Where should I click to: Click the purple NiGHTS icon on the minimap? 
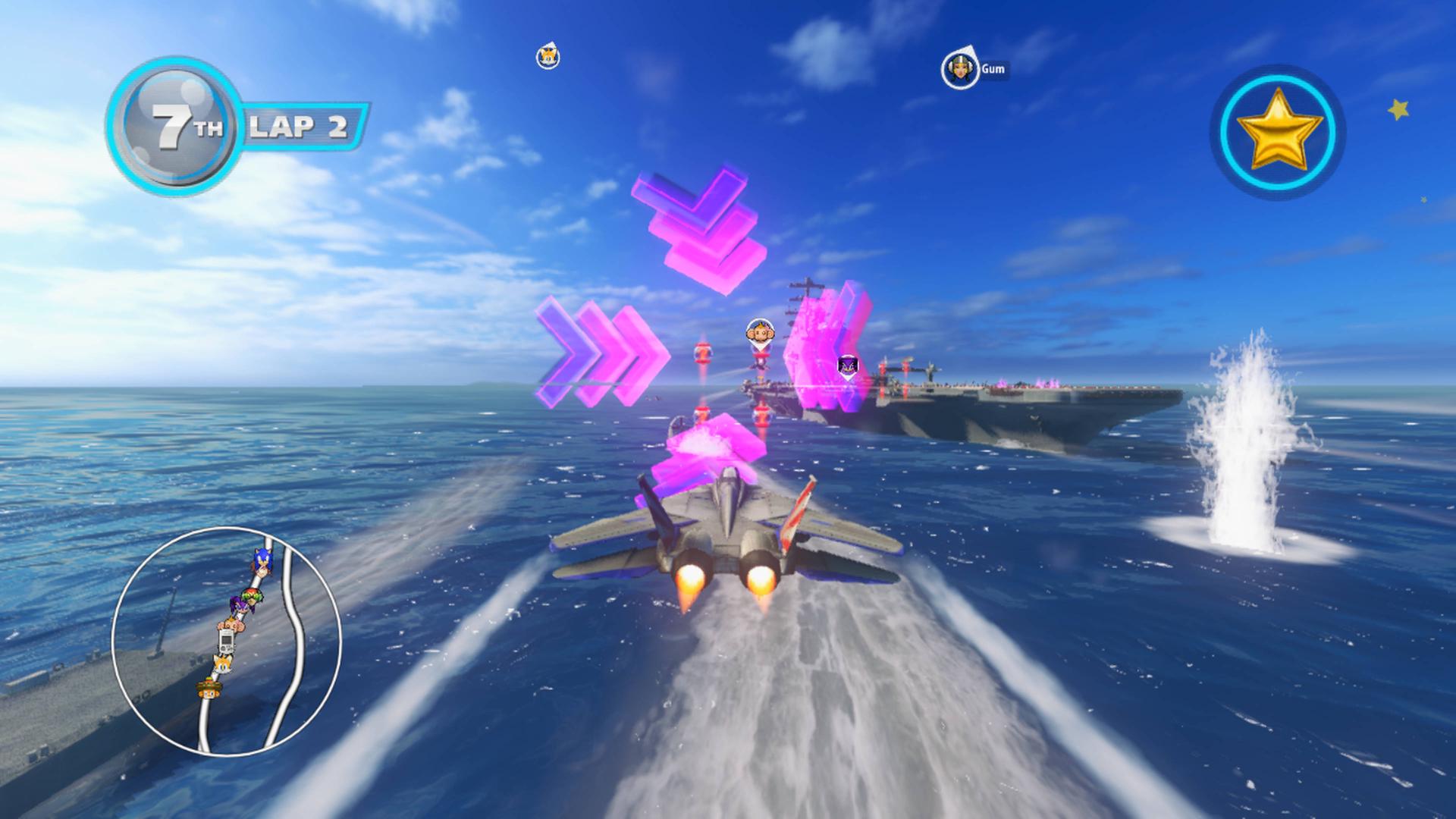241,606
